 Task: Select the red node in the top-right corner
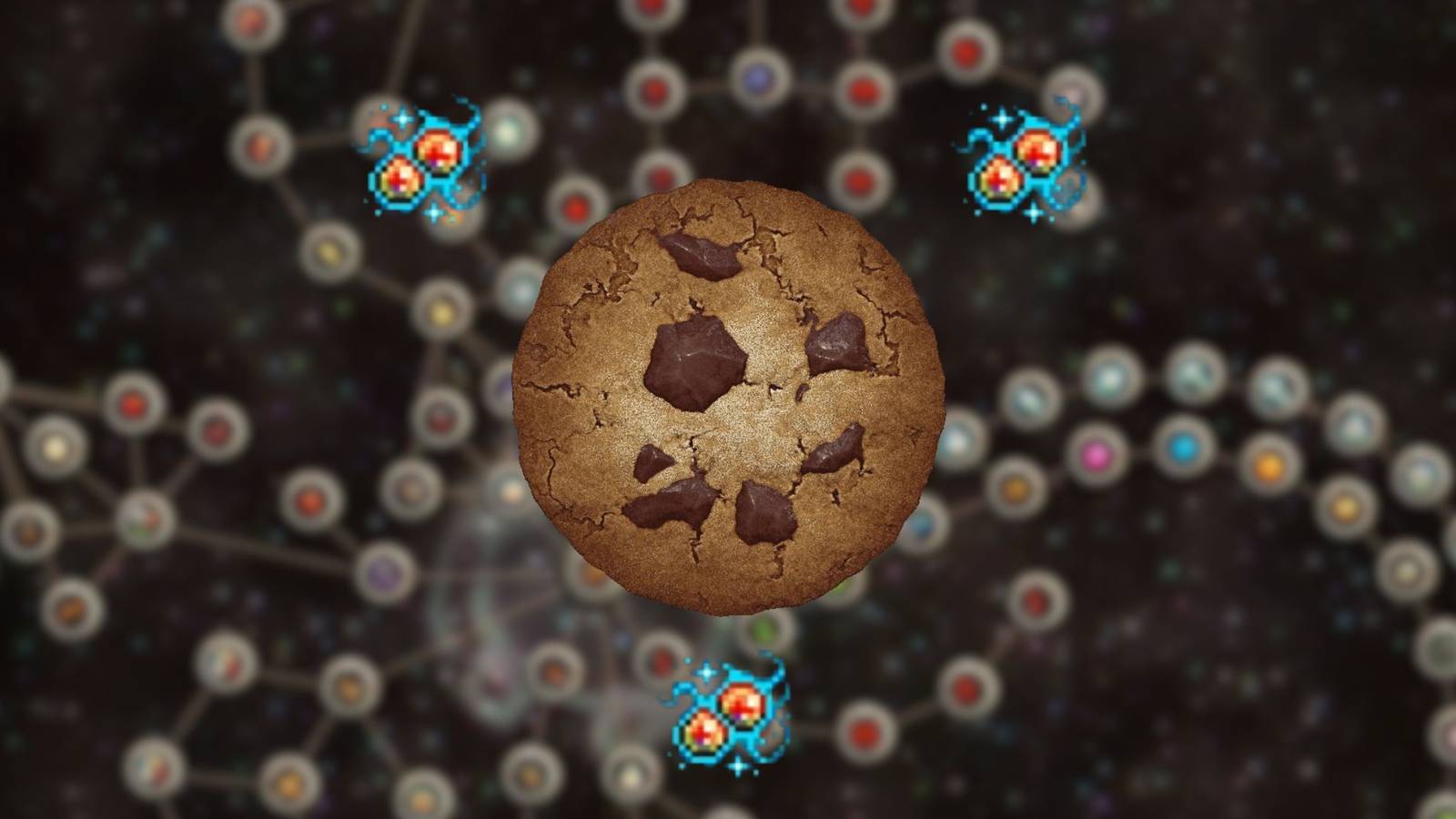coord(966,51)
